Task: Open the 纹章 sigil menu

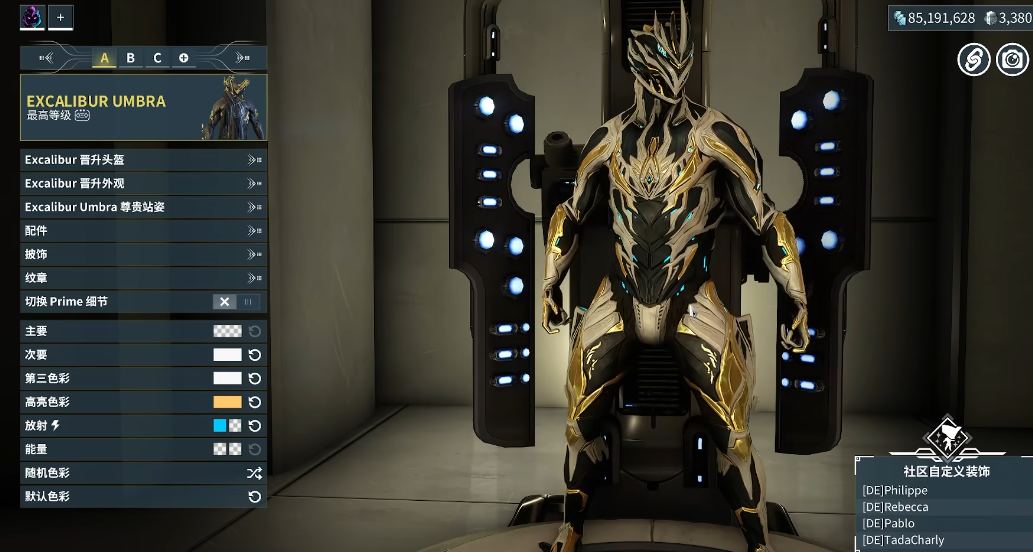Action: (x=143, y=278)
